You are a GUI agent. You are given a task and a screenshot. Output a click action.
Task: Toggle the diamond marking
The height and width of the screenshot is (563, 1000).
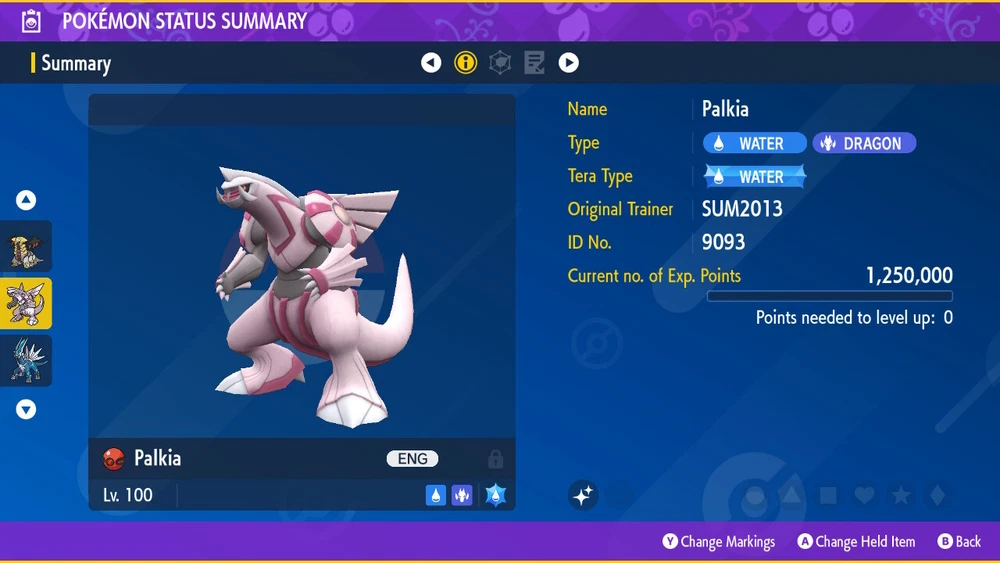(x=936, y=495)
